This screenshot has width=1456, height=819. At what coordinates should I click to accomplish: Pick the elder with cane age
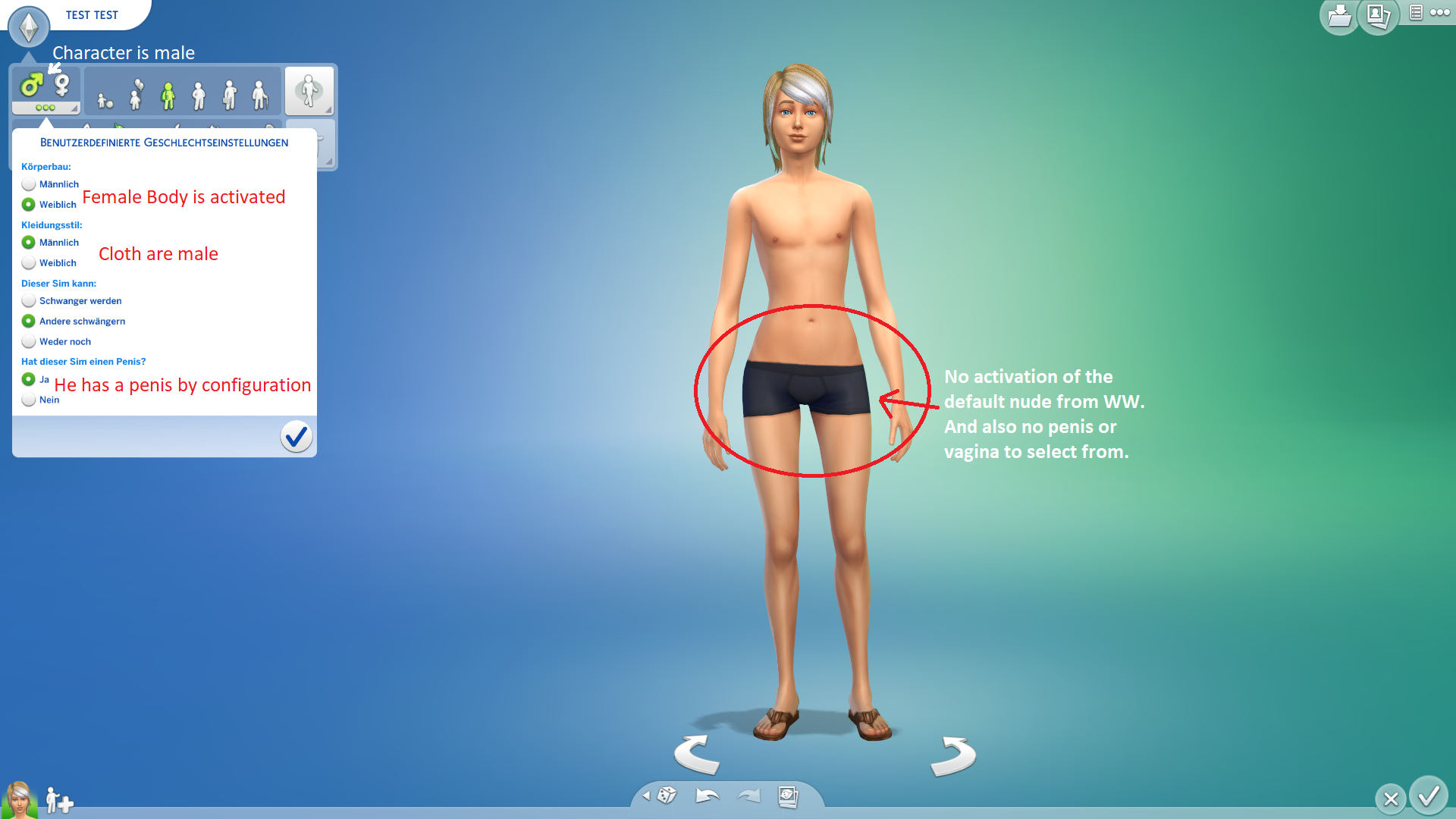[x=260, y=95]
